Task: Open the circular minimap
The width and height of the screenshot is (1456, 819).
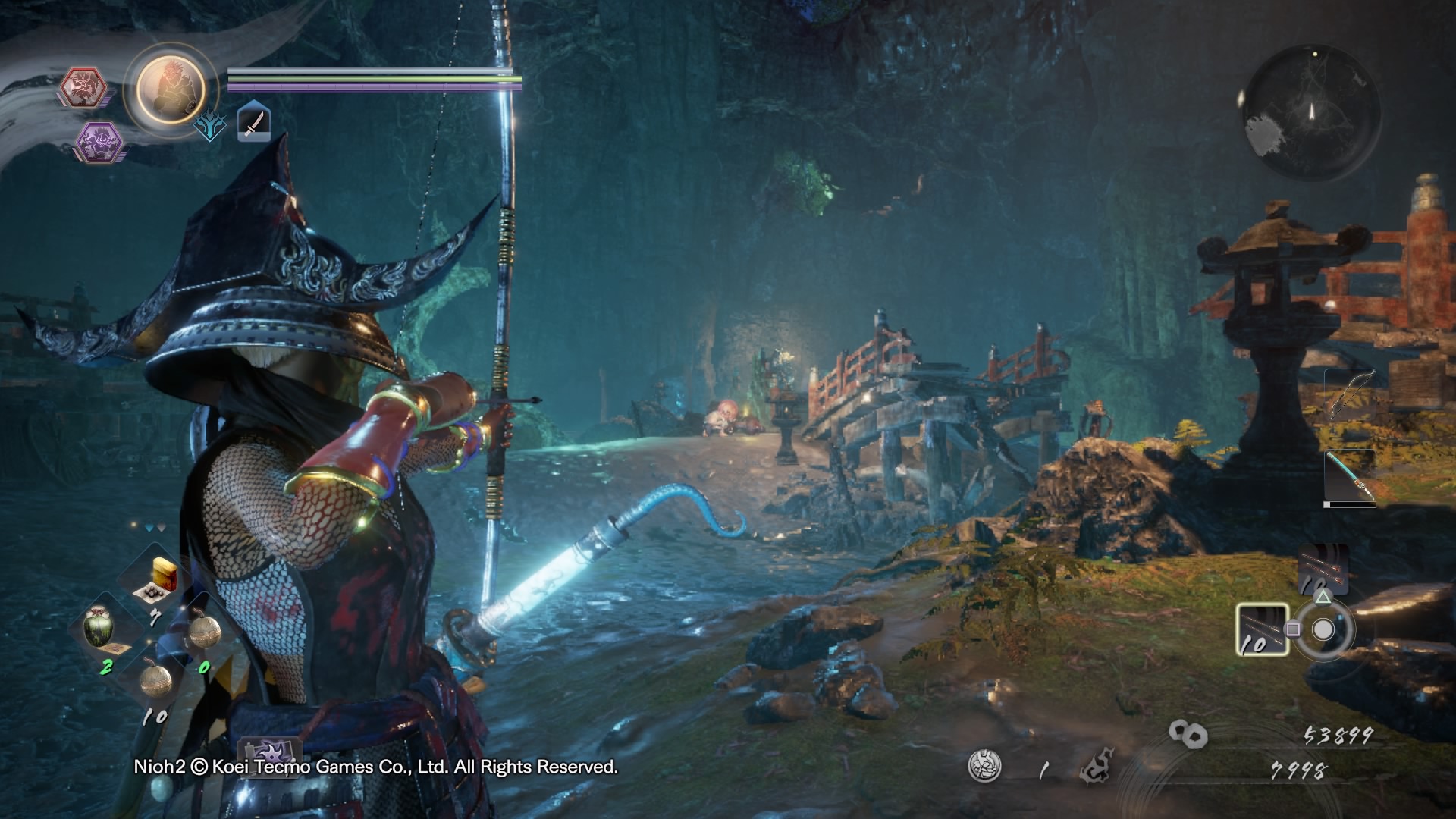Action: (1311, 111)
